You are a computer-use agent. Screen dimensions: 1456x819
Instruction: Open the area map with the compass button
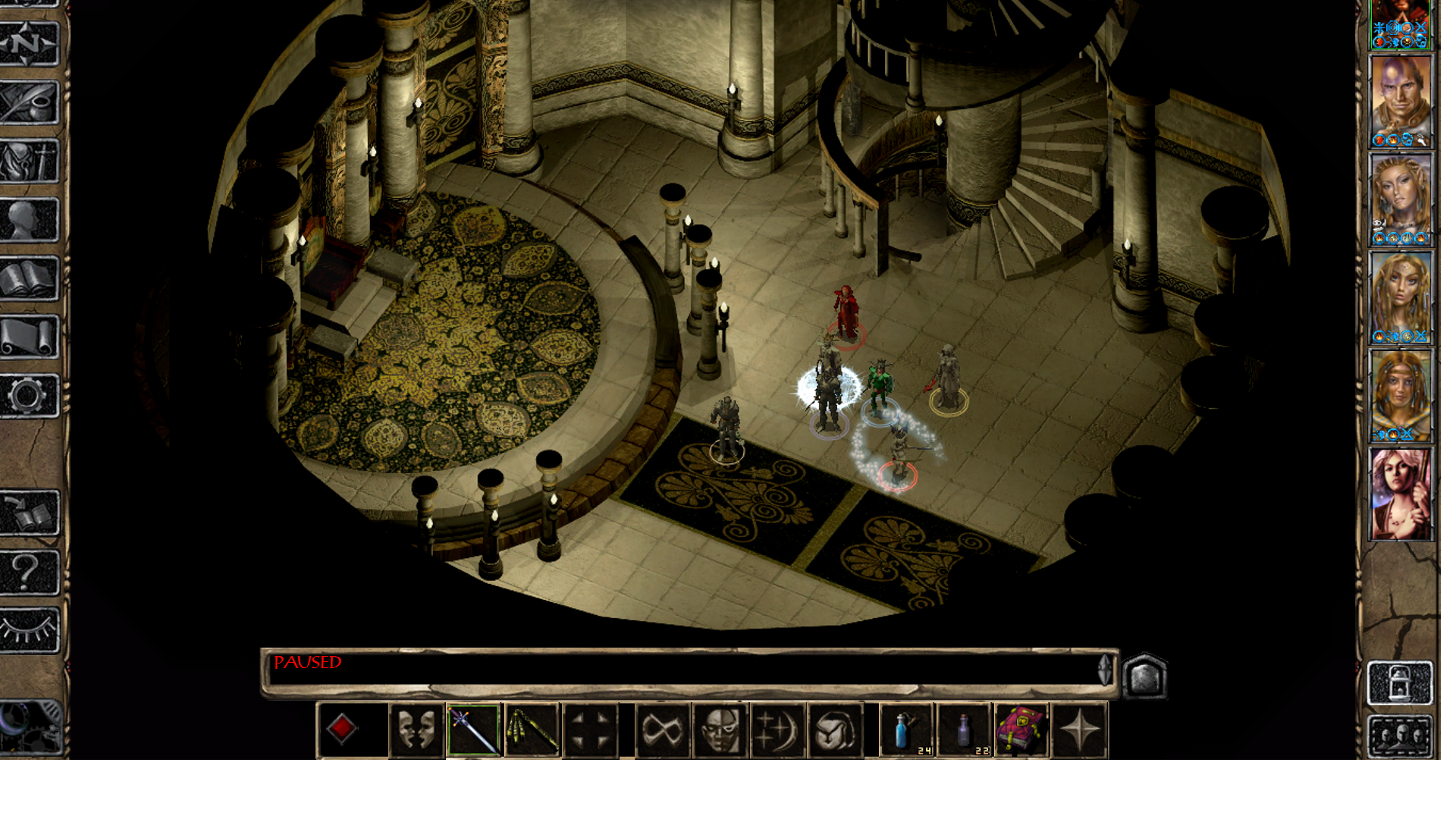pos(30,44)
